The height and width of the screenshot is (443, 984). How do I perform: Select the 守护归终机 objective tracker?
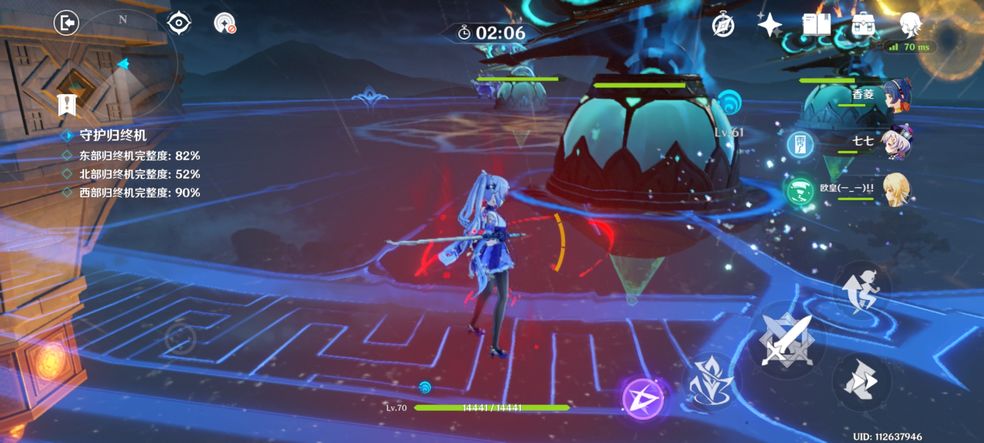pos(114,135)
